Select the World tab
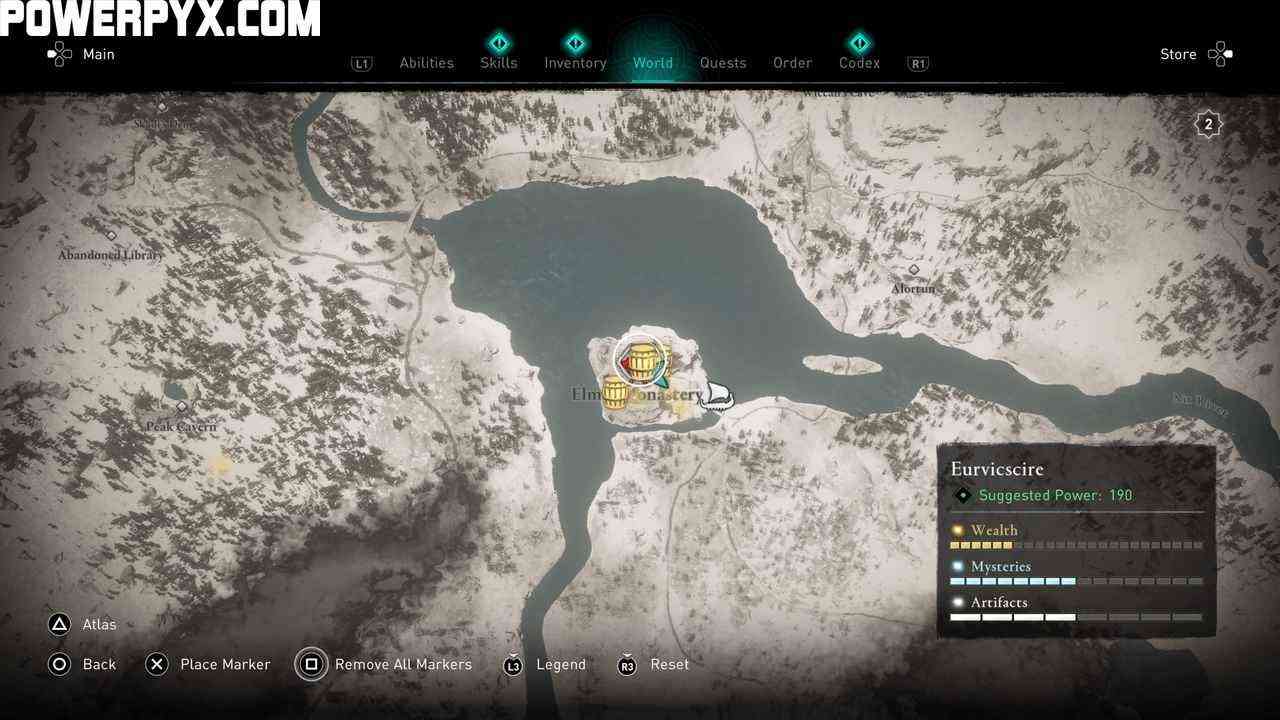Image resolution: width=1280 pixels, height=720 pixels. (x=652, y=63)
